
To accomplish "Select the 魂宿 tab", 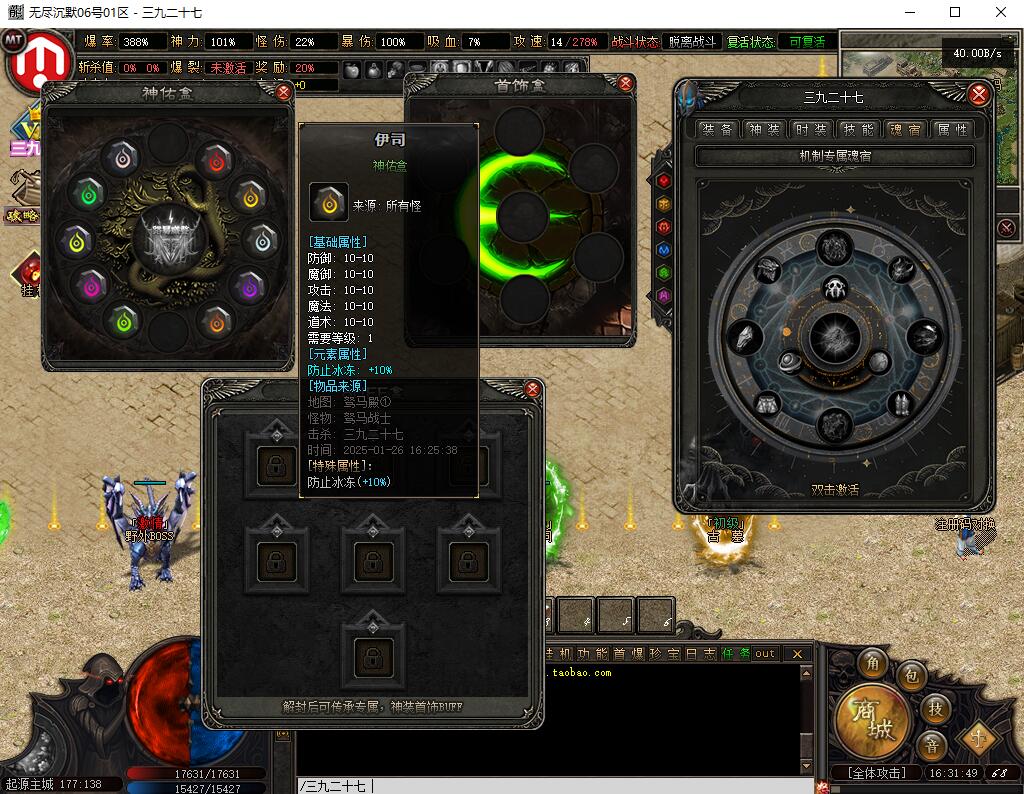I will [905, 129].
